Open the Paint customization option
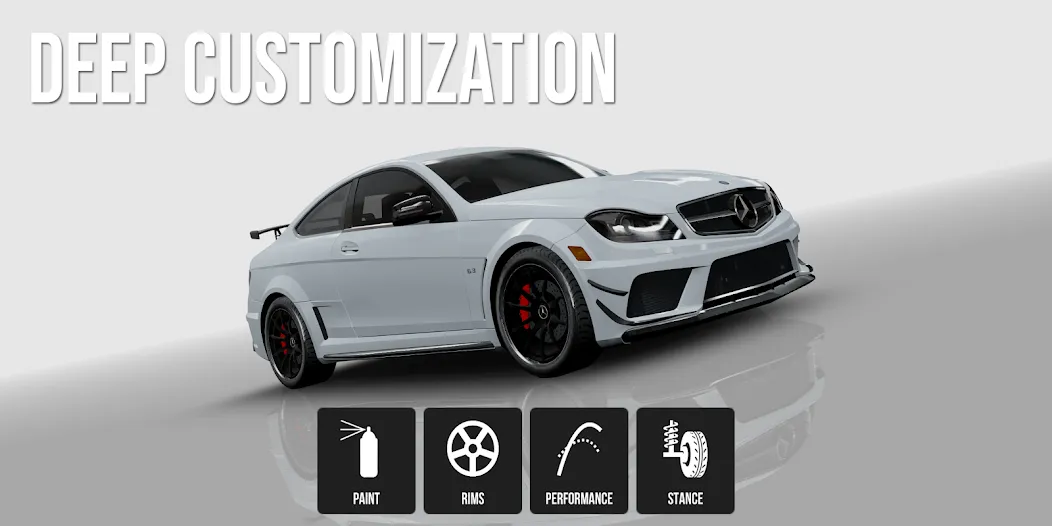 point(366,460)
